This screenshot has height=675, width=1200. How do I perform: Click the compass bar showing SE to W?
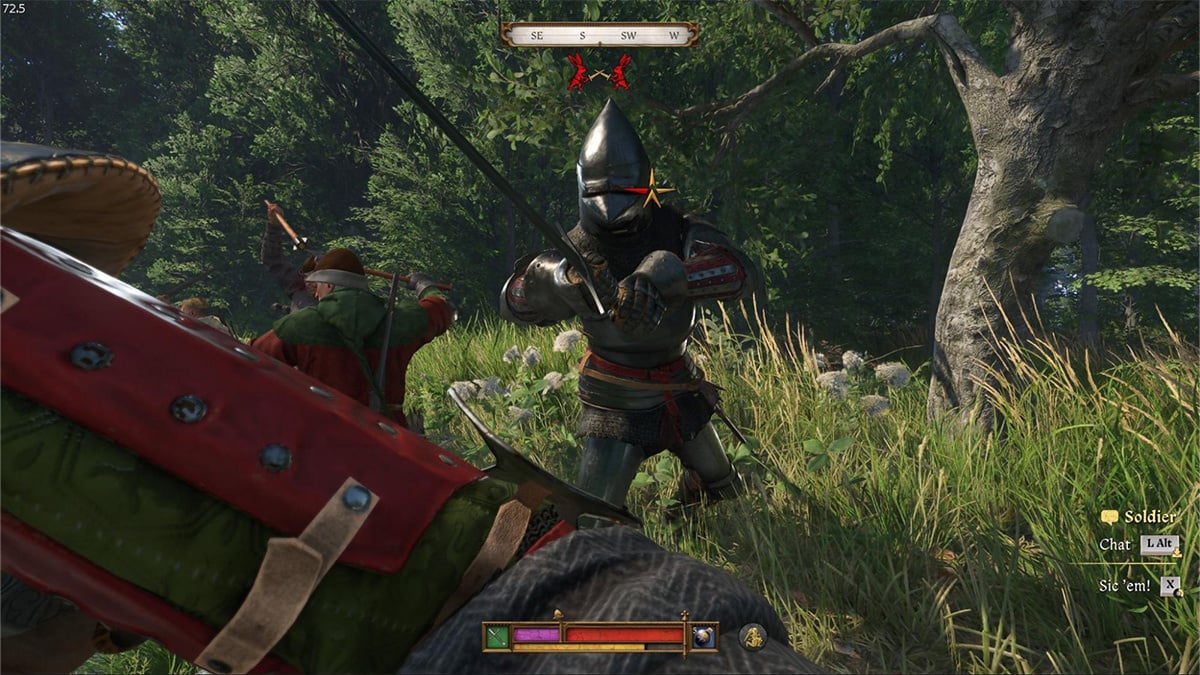pos(600,35)
